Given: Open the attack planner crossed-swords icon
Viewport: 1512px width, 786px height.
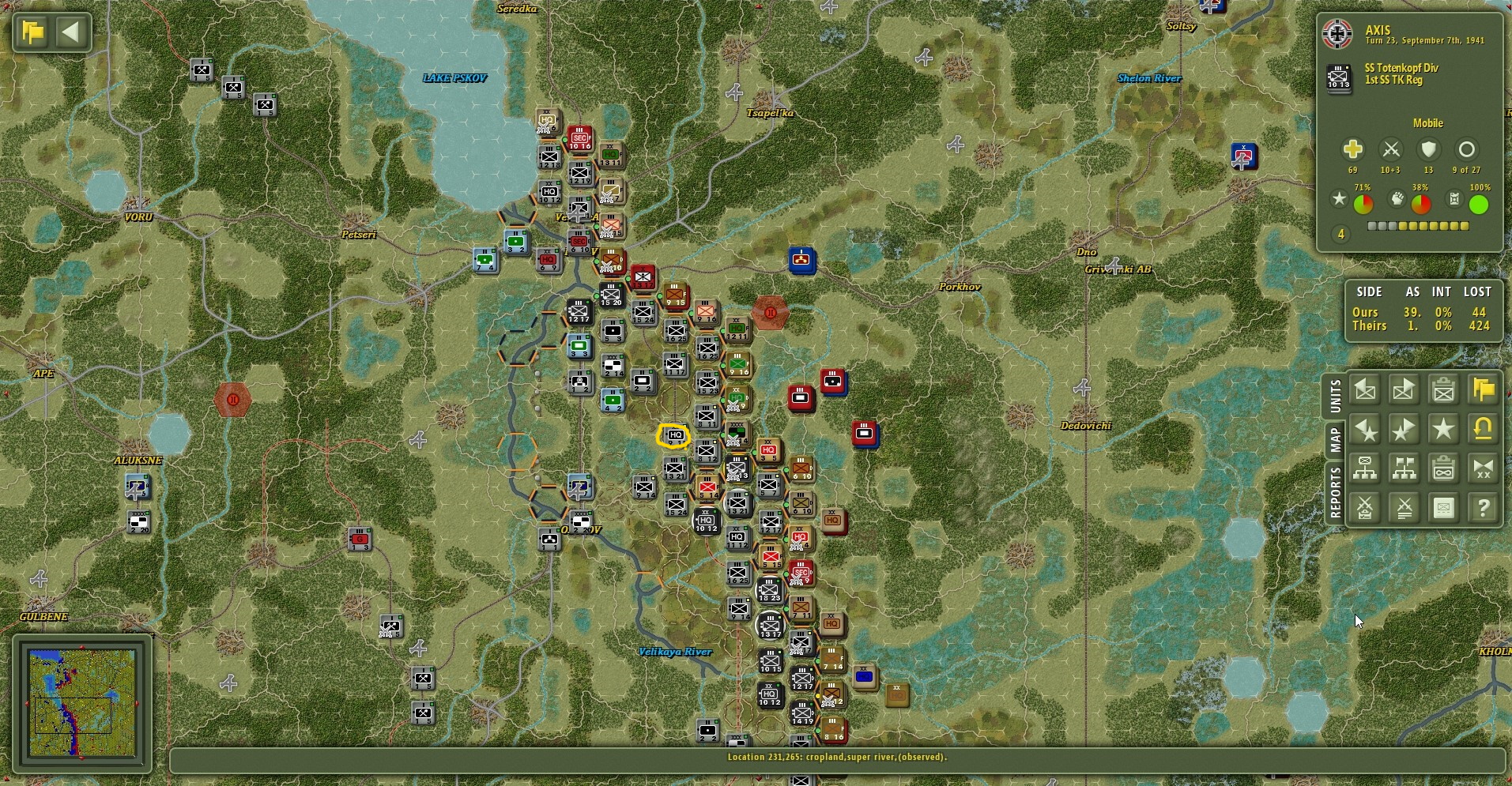Looking at the screenshot, I should (x=1367, y=508).
